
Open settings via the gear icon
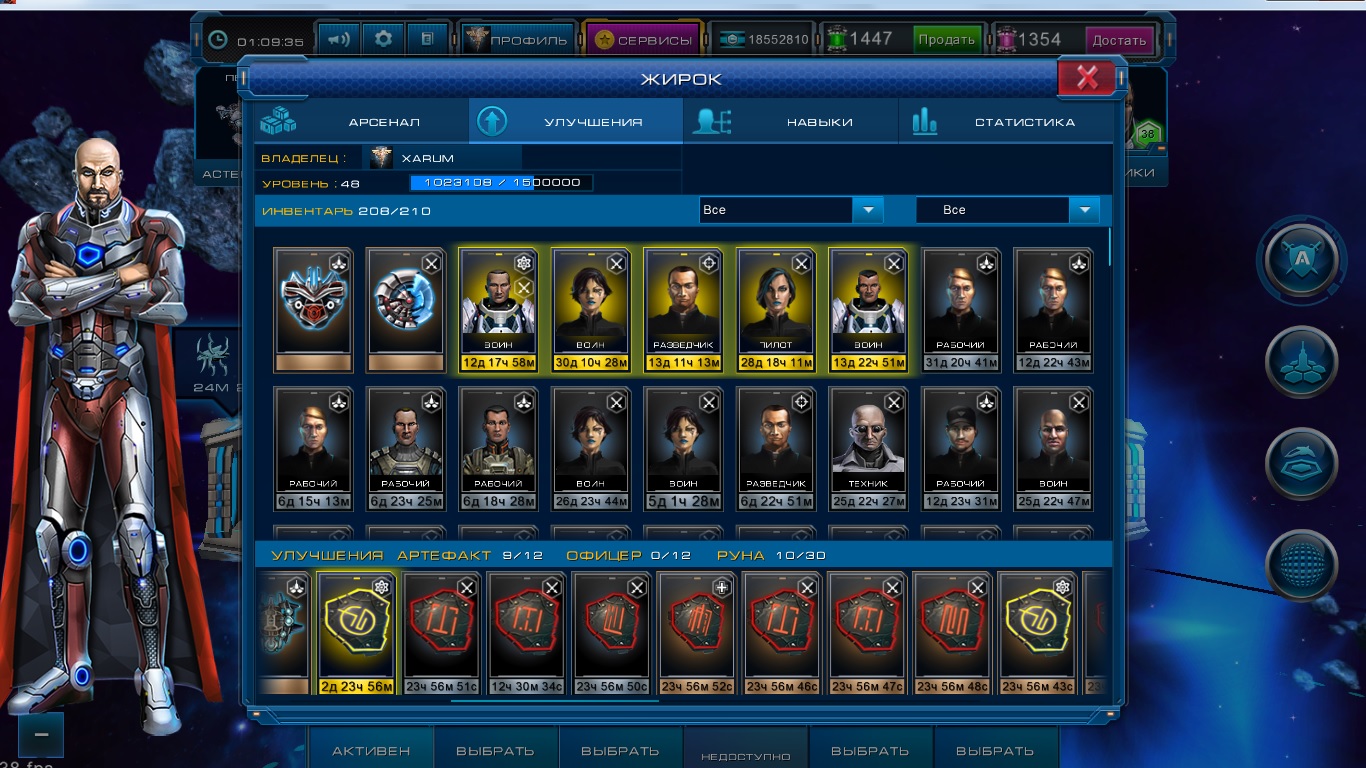point(383,40)
